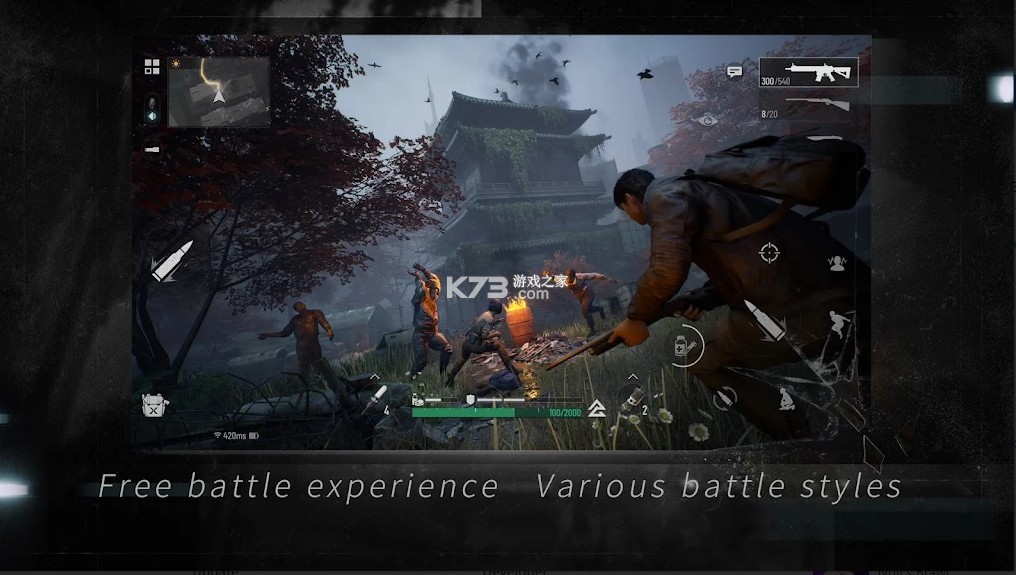Tap the left-side bullet fire button

click(171, 261)
